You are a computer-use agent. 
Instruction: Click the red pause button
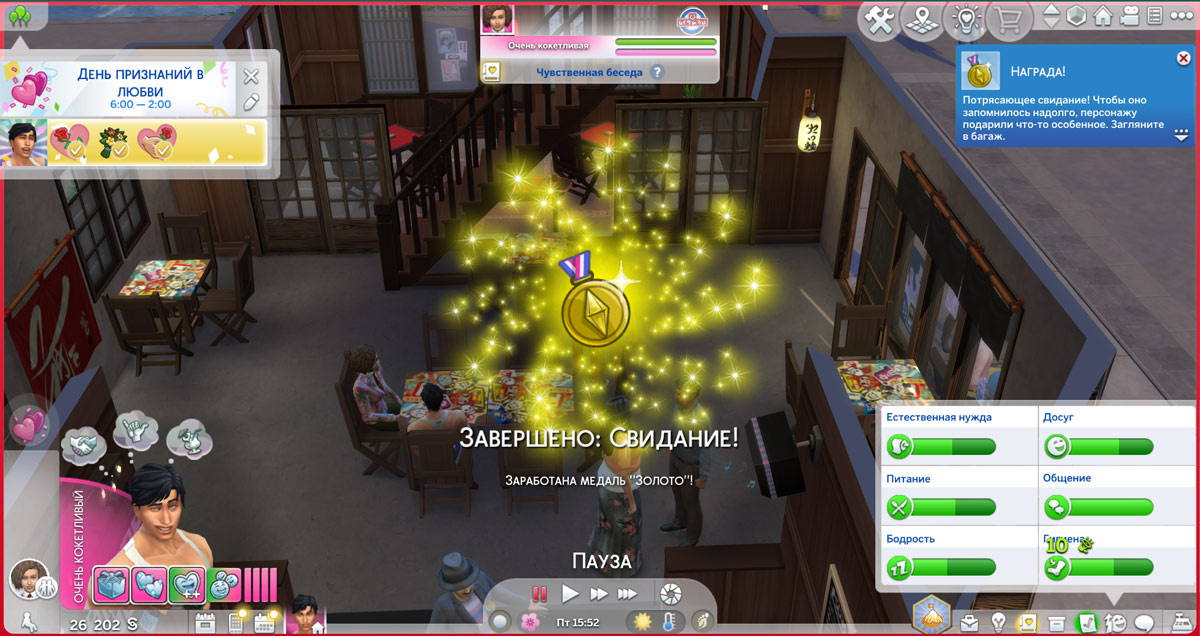[x=540, y=594]
